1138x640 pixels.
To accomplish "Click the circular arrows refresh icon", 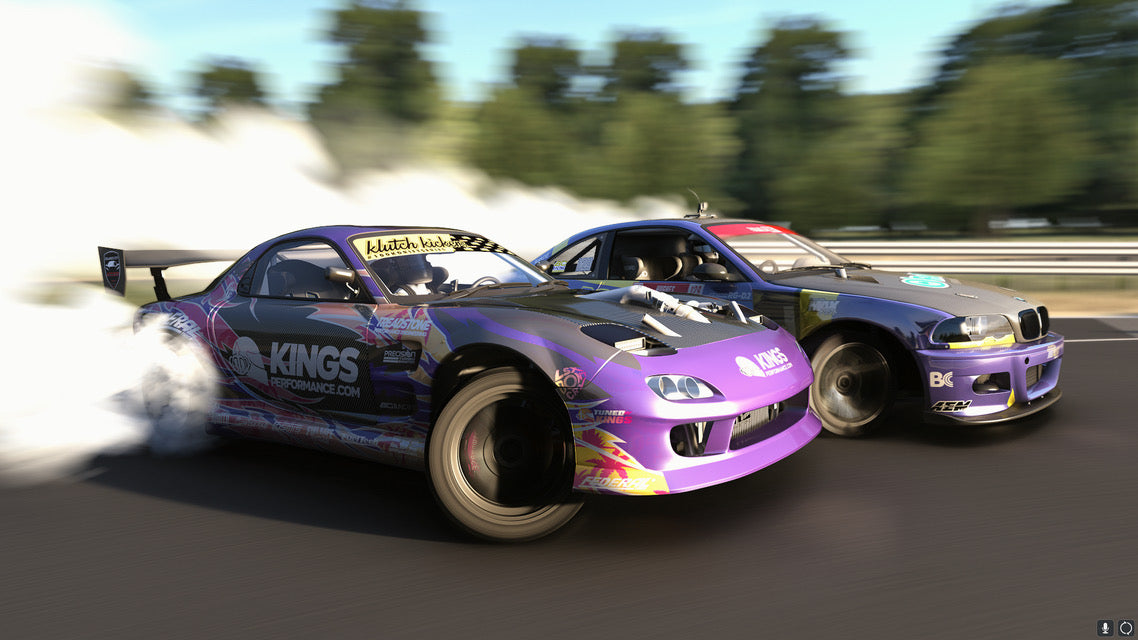I will [x=1126, y=628].
